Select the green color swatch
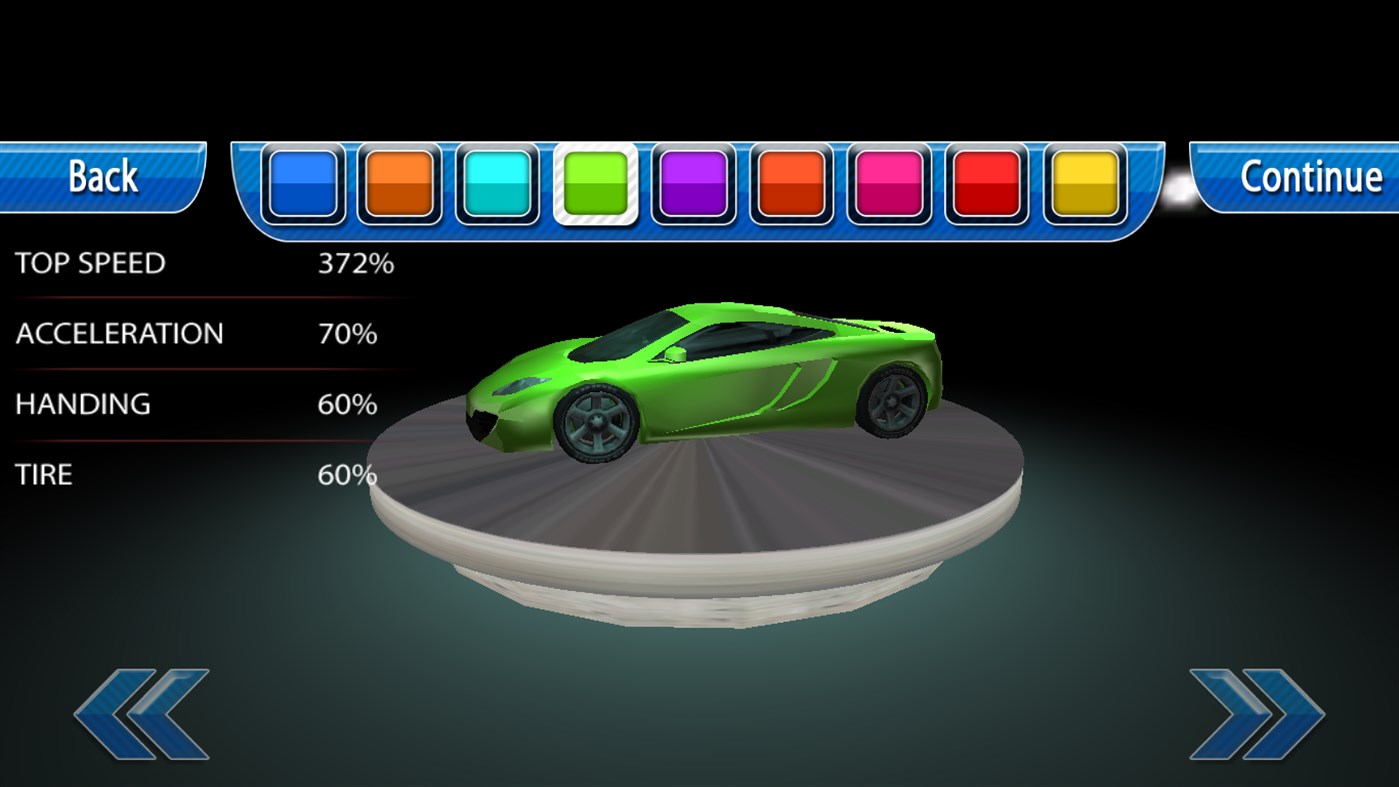This screenshot has width=1399, height=787. coord(596,186)
